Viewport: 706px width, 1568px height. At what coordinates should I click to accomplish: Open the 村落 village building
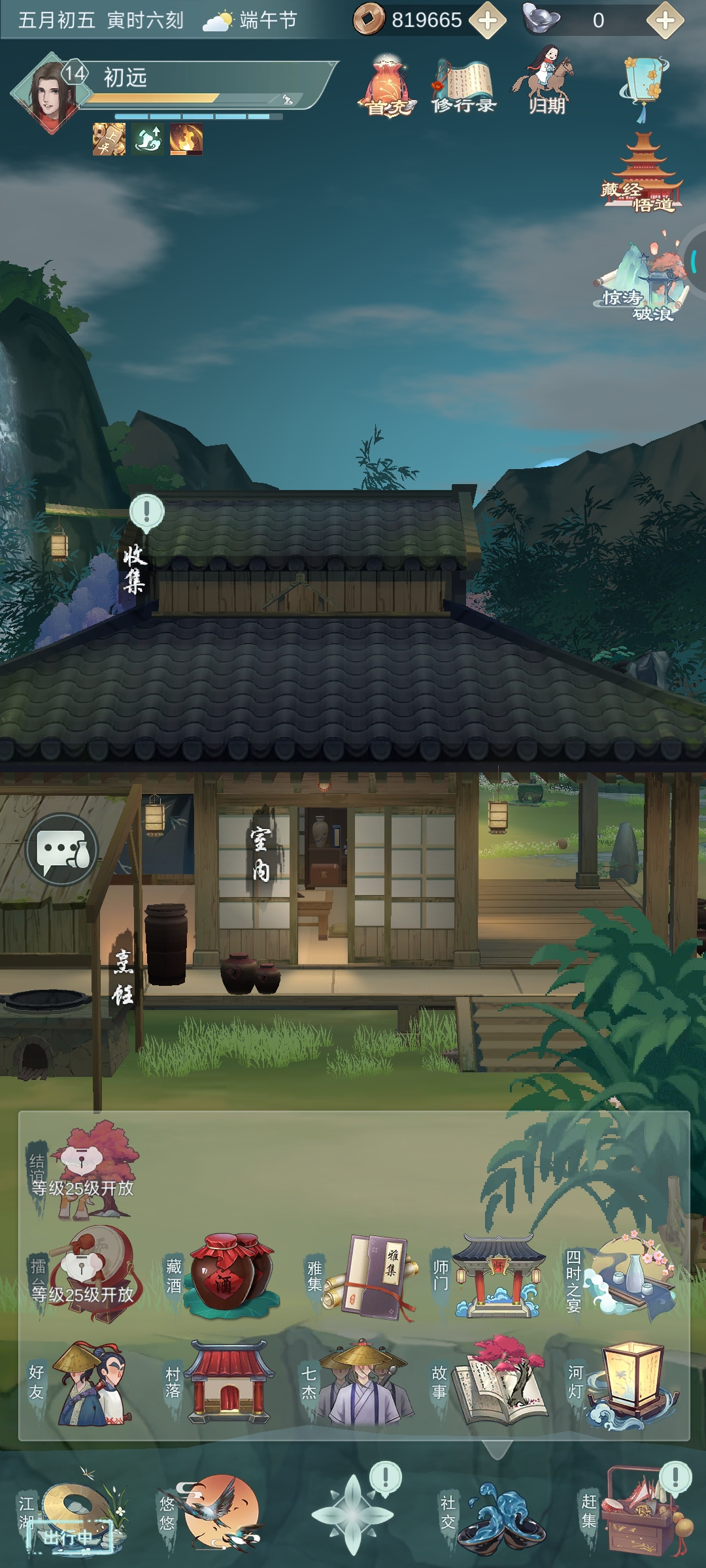click(229, 1384)
